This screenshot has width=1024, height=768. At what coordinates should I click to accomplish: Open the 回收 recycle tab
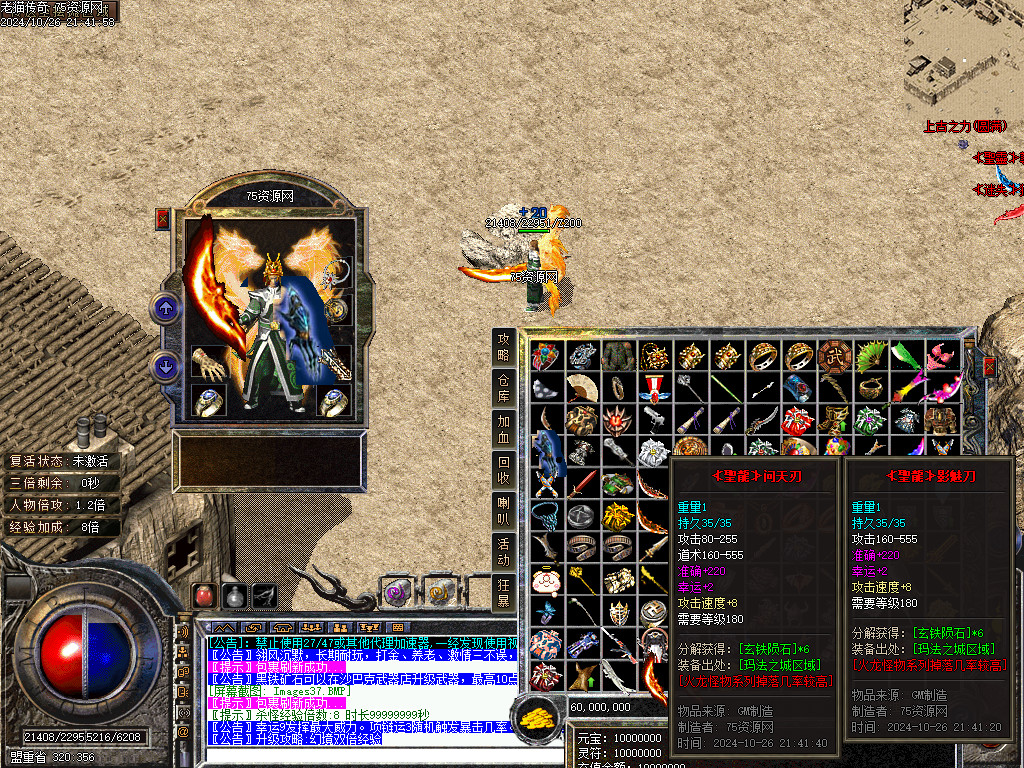point(503,470)
